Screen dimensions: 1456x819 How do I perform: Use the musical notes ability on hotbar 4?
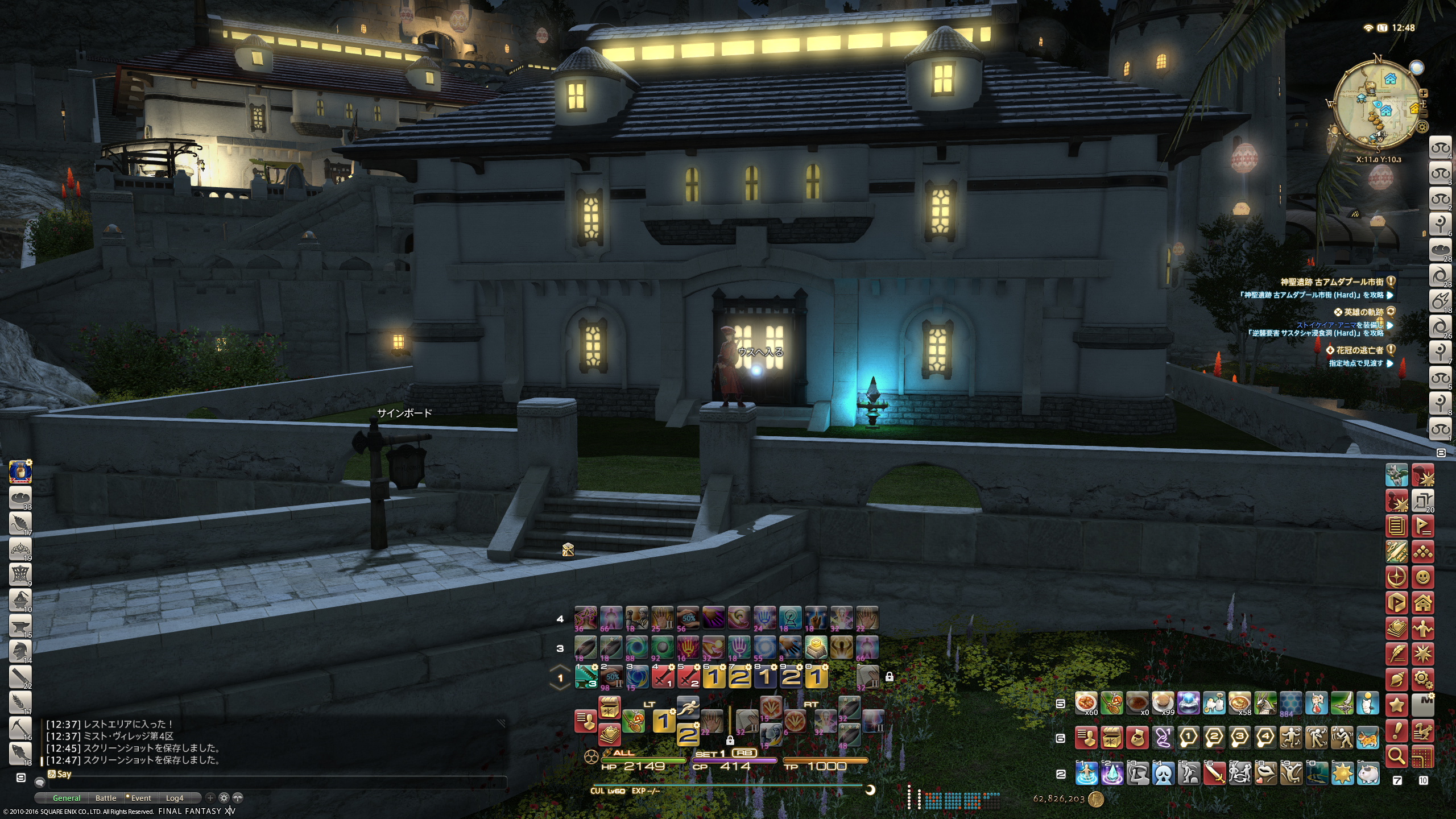(586, 618)
